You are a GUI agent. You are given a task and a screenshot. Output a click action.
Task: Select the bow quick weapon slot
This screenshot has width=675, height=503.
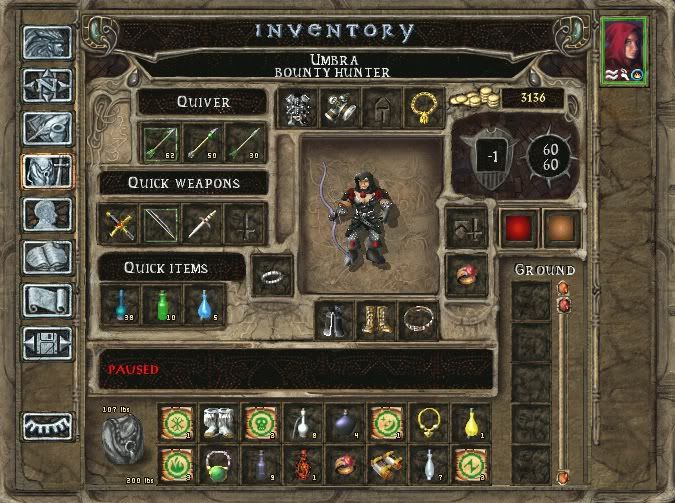[x=161, y=223]
